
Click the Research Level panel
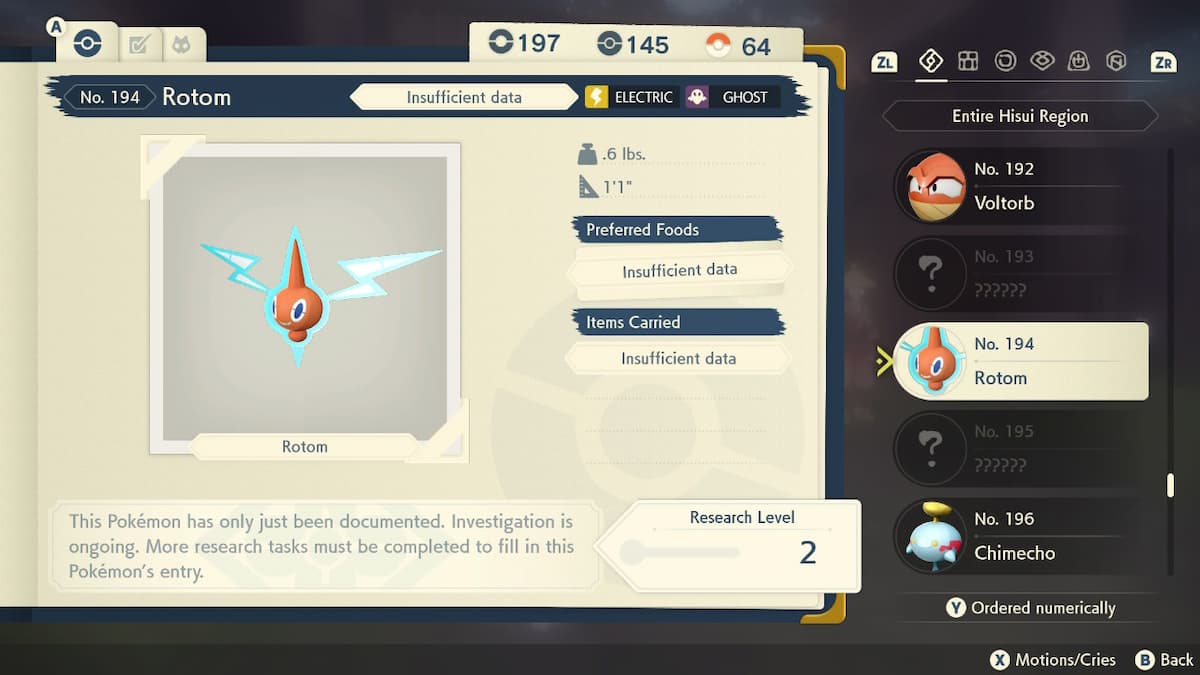pyautogui.click(x=740, y=546)
